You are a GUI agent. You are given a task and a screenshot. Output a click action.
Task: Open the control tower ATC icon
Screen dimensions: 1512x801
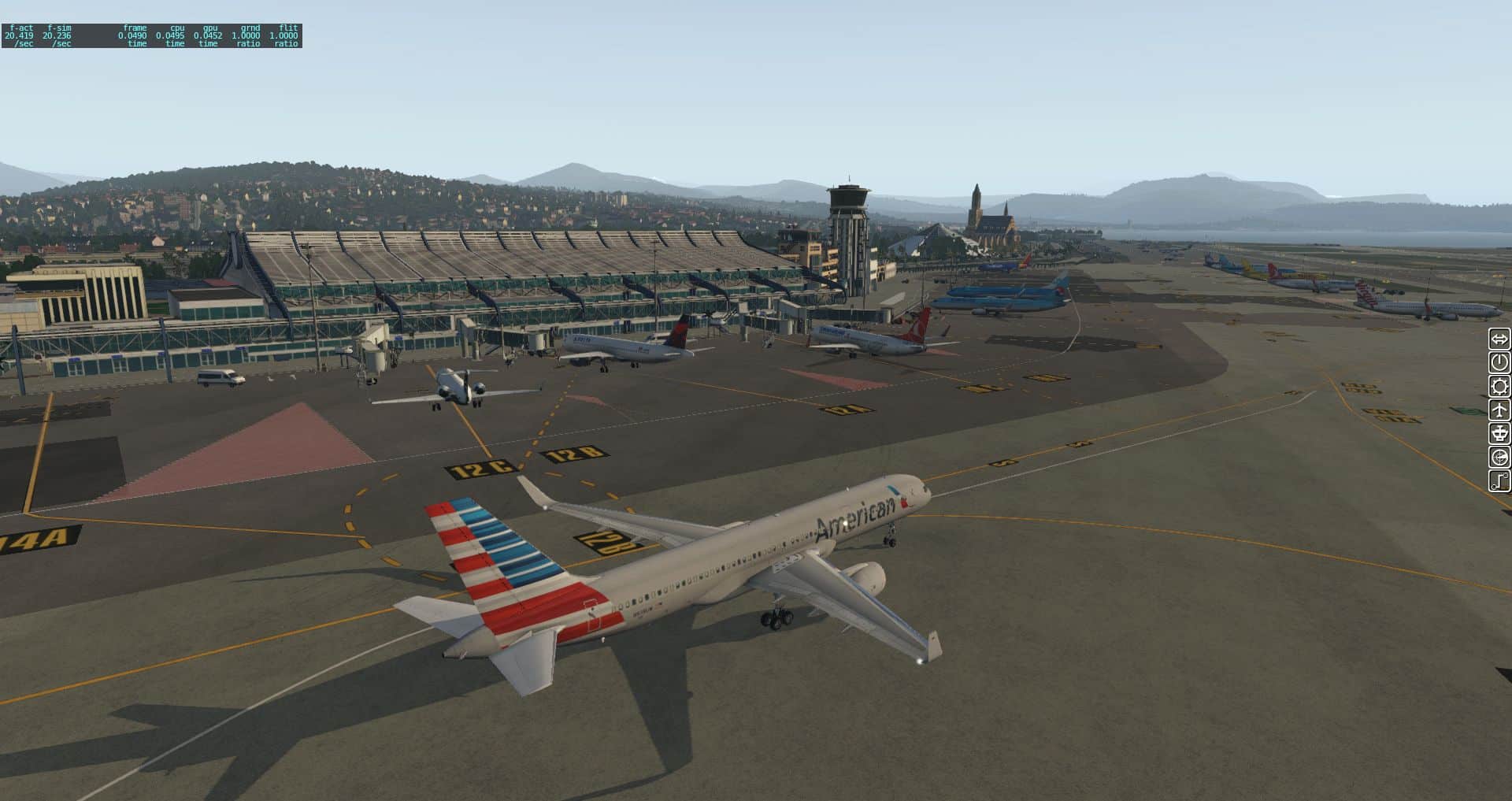[x=1499, y=434]
